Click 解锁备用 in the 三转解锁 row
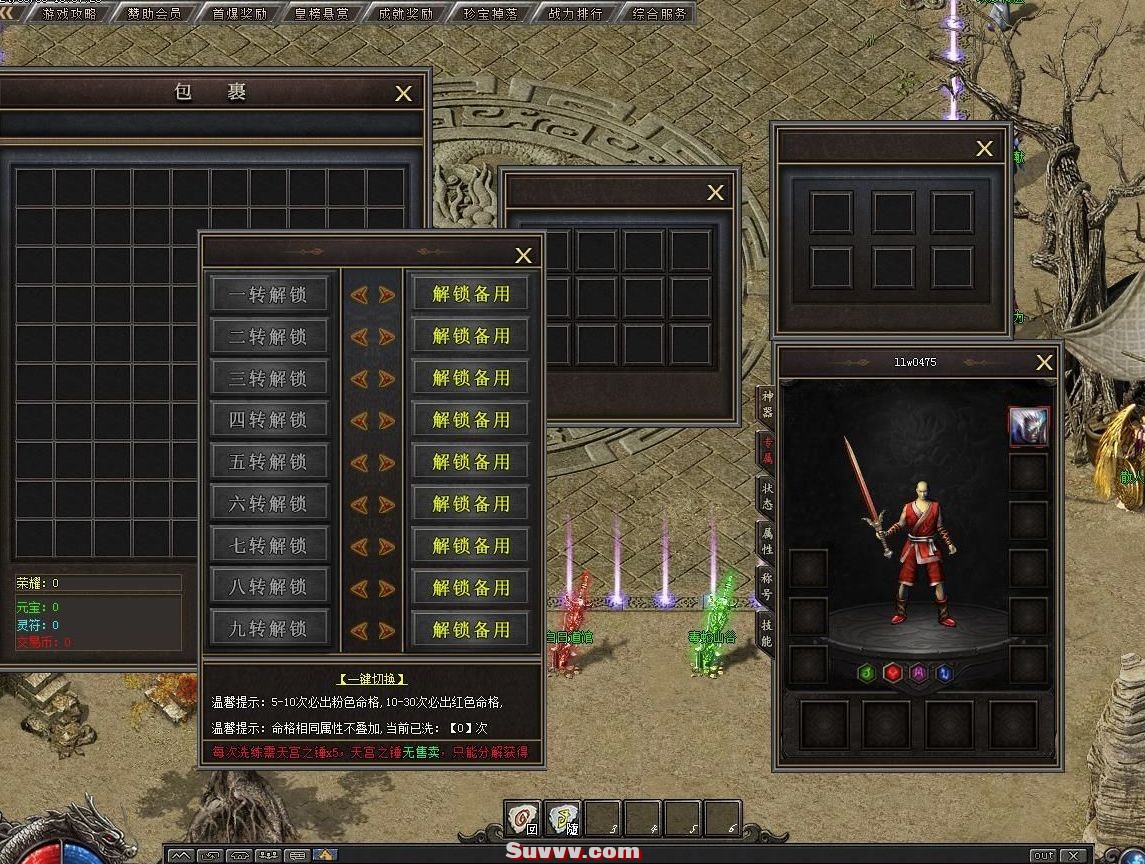The height and width of the screenshot is (864, 1145). click(x=471, y=378)
